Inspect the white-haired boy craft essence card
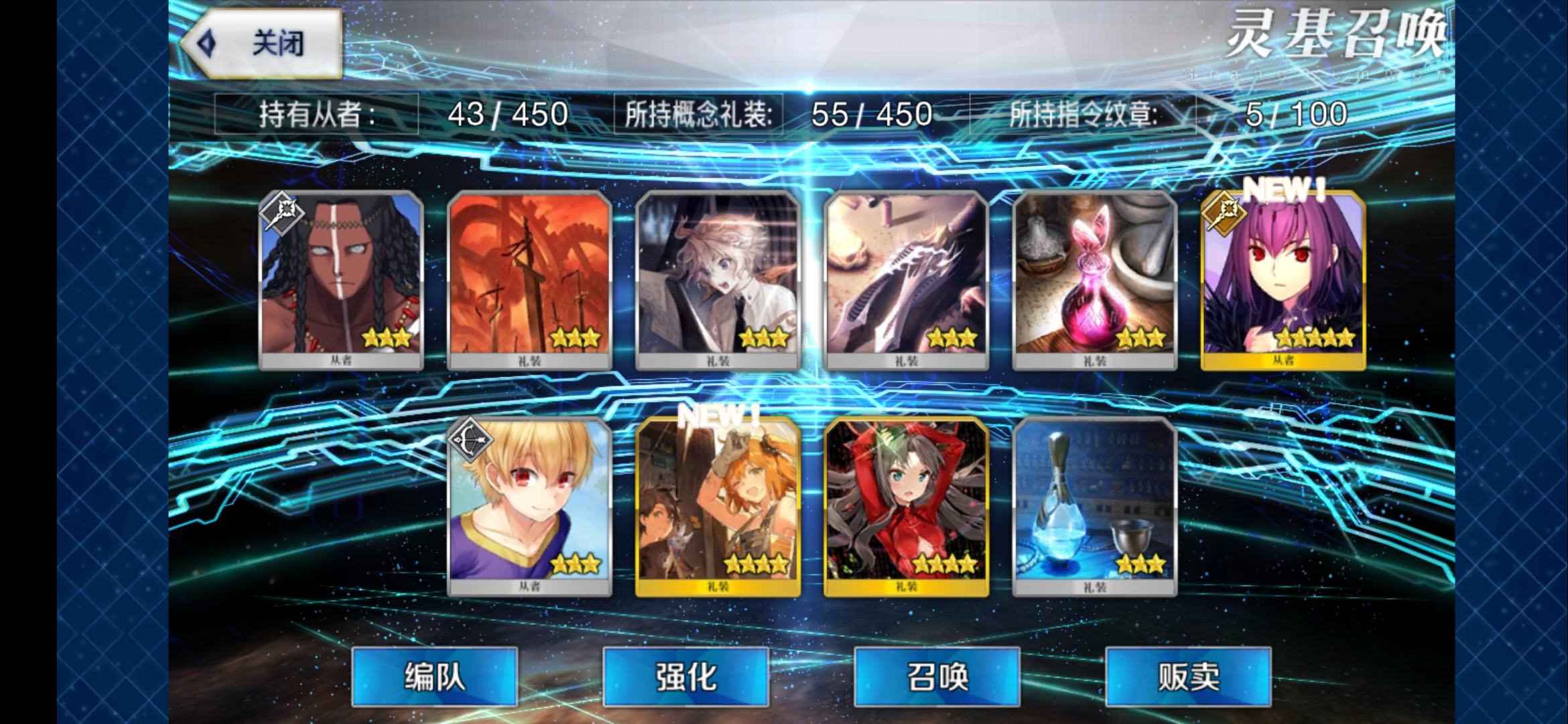The image size is (1568, 724). click(x=718, y=280)
